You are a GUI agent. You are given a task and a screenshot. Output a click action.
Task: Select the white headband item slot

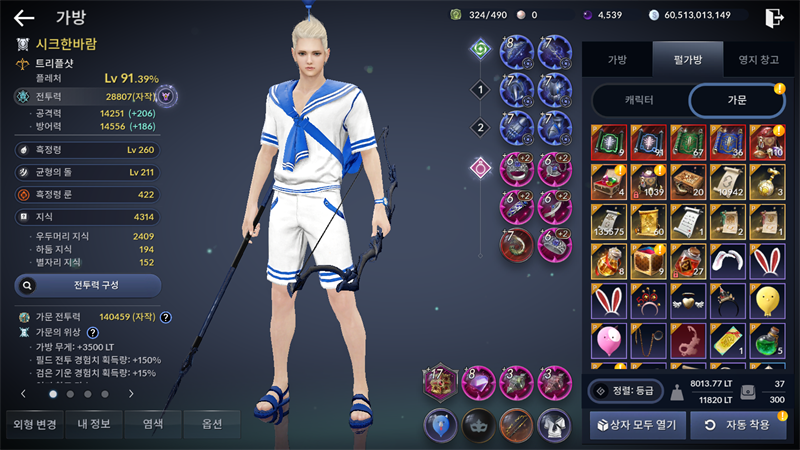click(x=729, y=260)
